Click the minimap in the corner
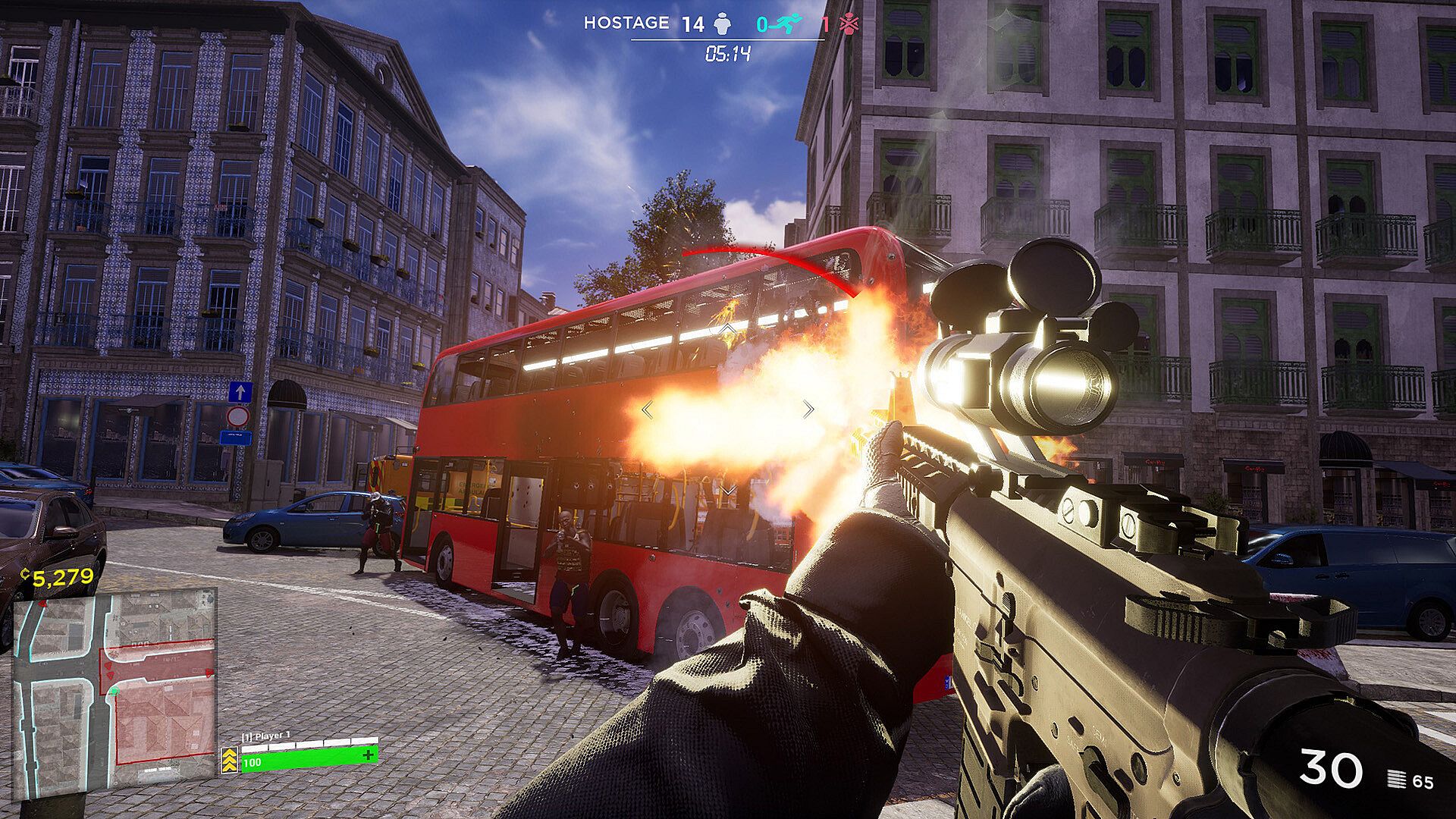 [115, 692]
